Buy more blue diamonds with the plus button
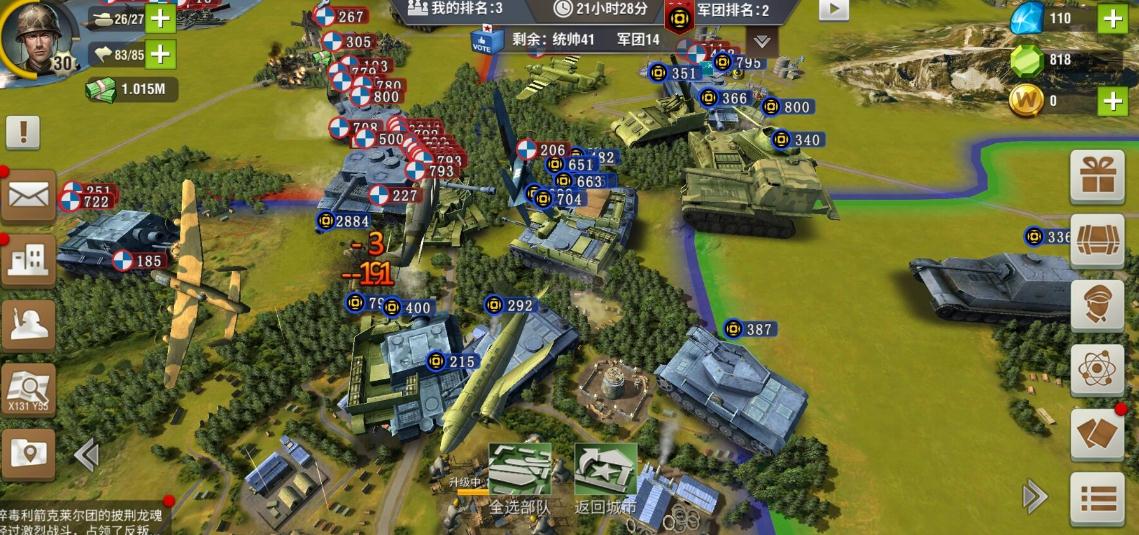This screenshot has width=1139, height=535. coord(1112,18)
